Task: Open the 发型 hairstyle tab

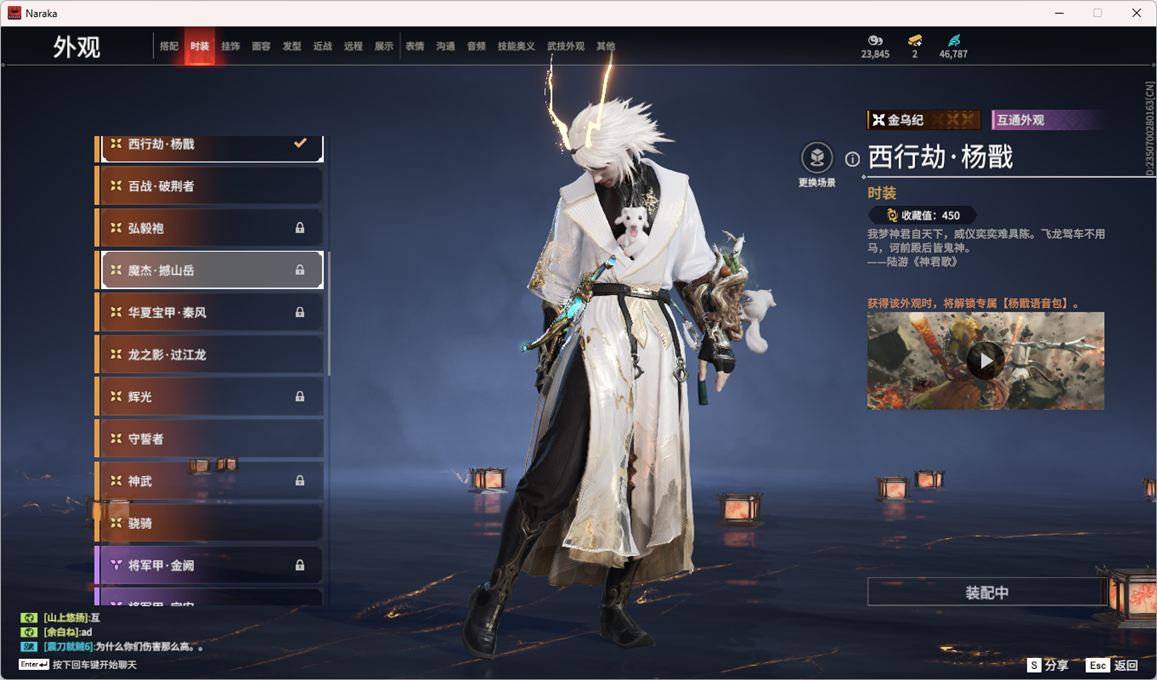Action: [292, 46]
